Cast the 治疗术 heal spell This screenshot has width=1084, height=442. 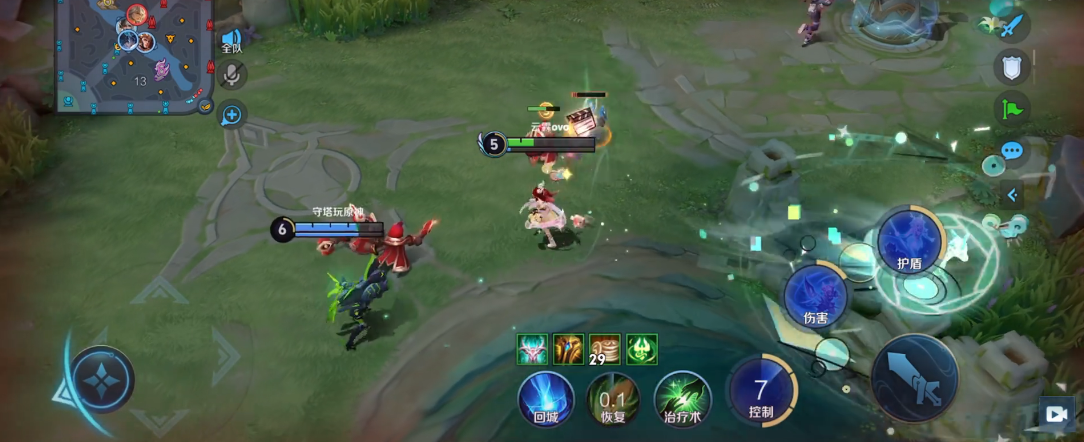click(682, 398)
